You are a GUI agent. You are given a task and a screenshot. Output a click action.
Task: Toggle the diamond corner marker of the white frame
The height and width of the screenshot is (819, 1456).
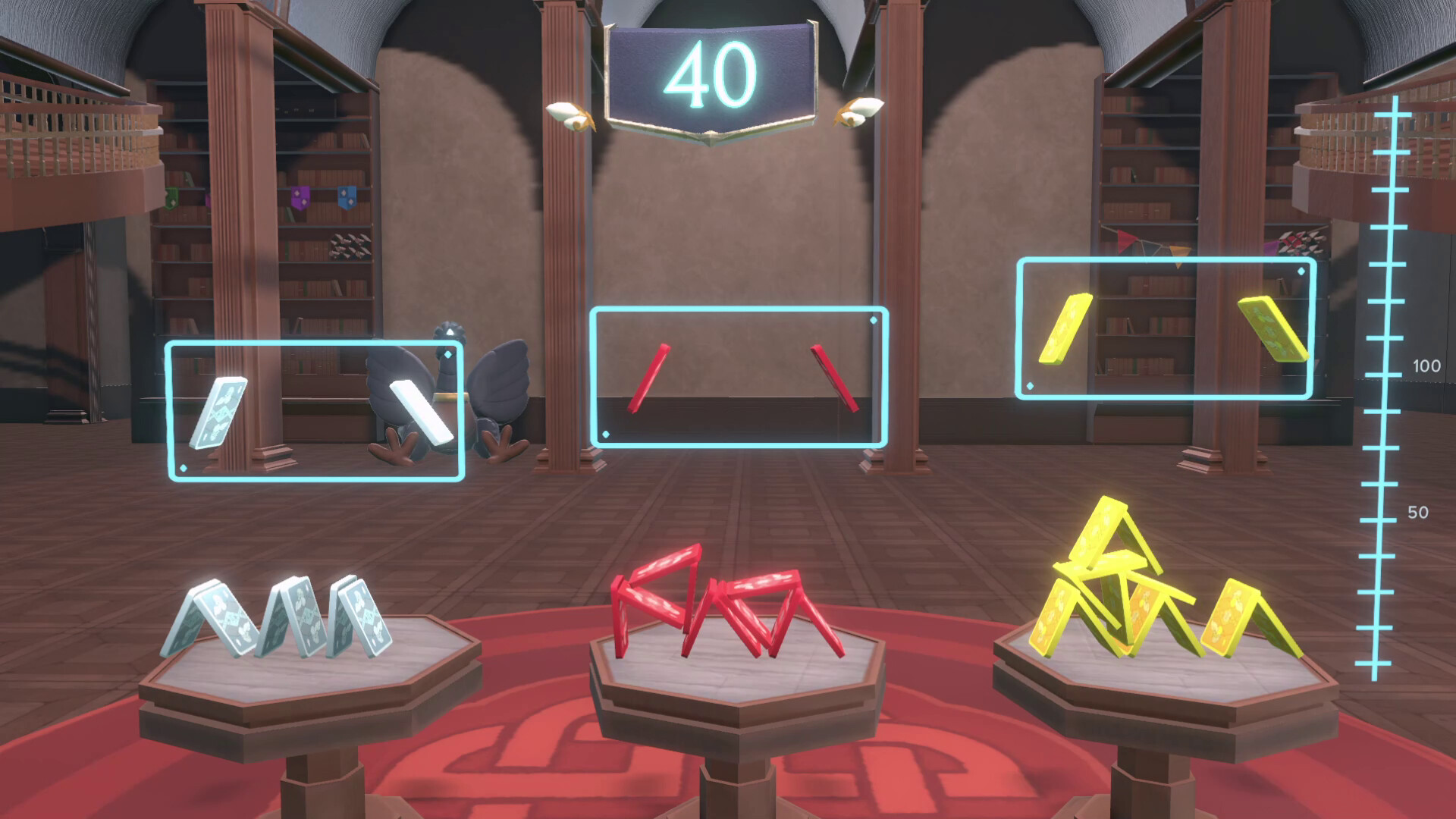(449, 353)
